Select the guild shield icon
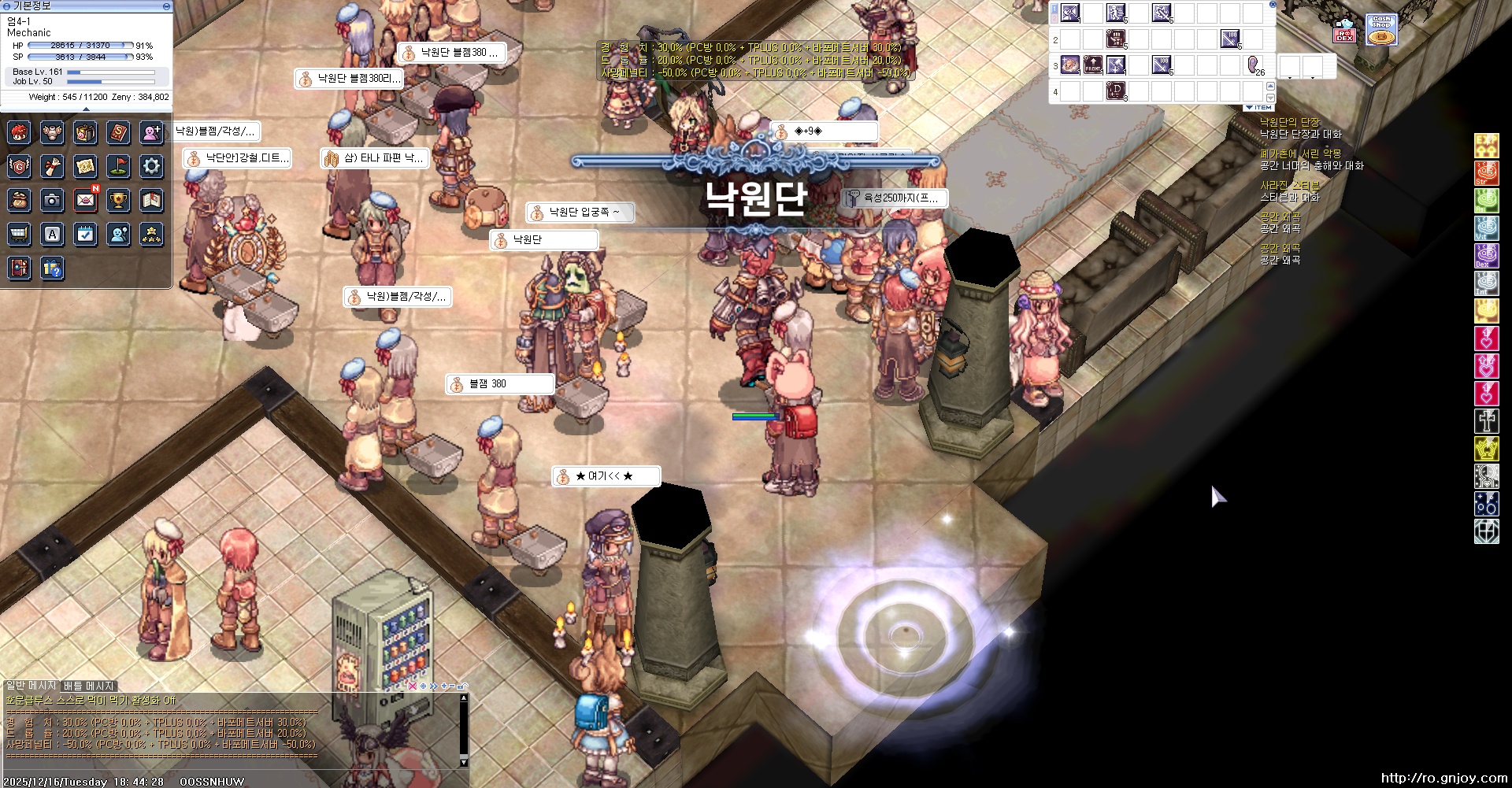The image size is (1512, 788). coord(19,166)
